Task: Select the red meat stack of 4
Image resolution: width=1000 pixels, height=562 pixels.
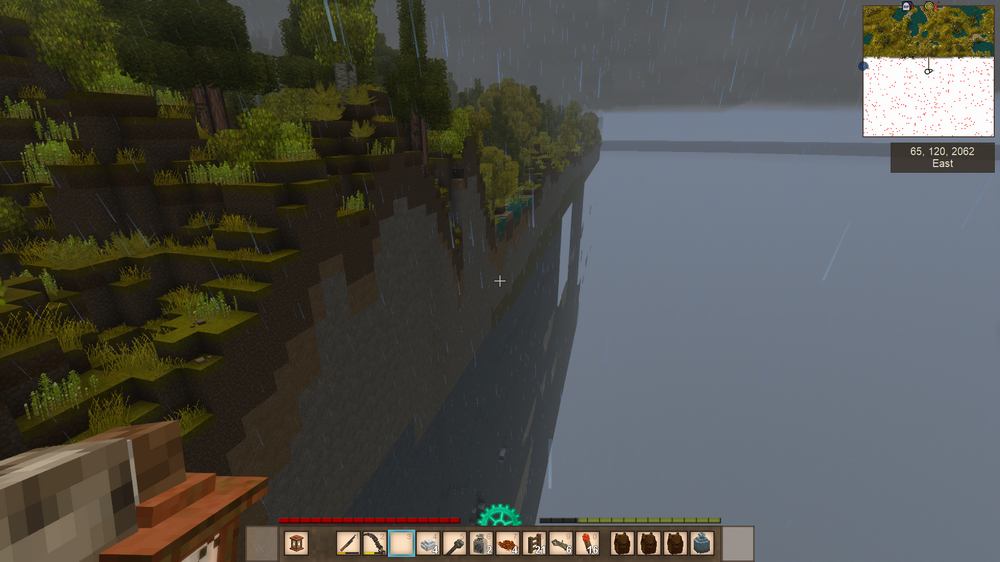Action: coord(507,544)
